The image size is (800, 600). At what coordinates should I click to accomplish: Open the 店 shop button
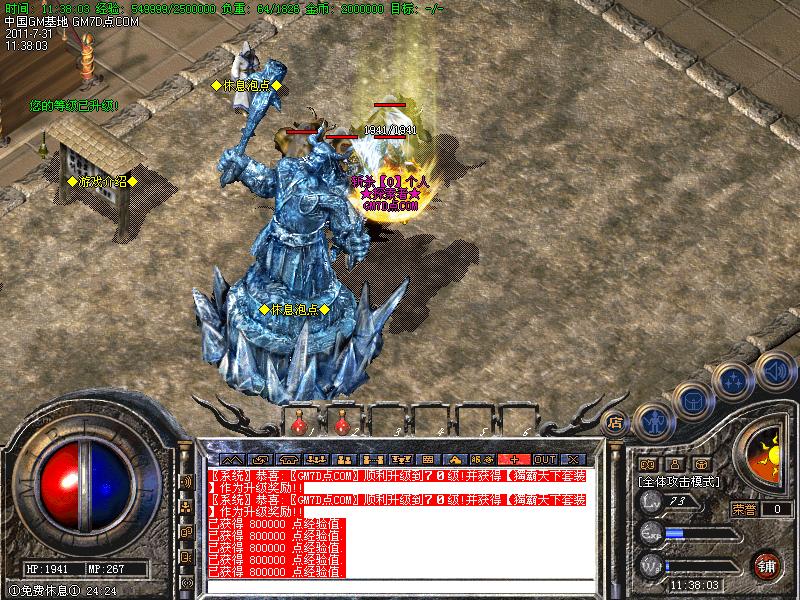click(x=616, y=423)
